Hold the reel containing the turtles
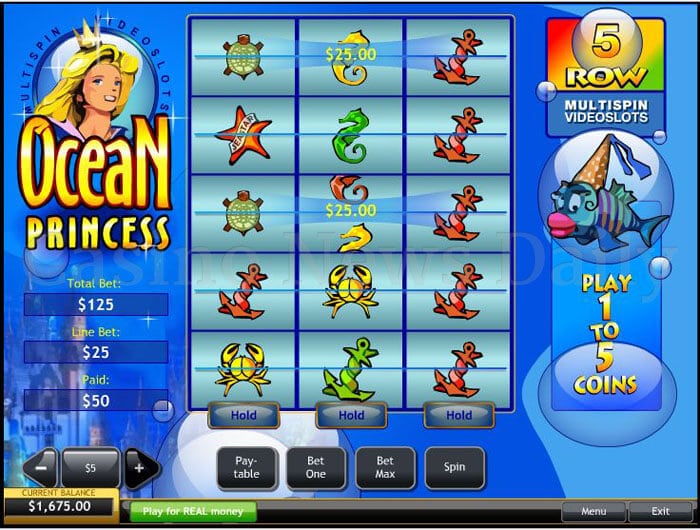The width and height of the screenshot is (700, 530). (243, 415)
